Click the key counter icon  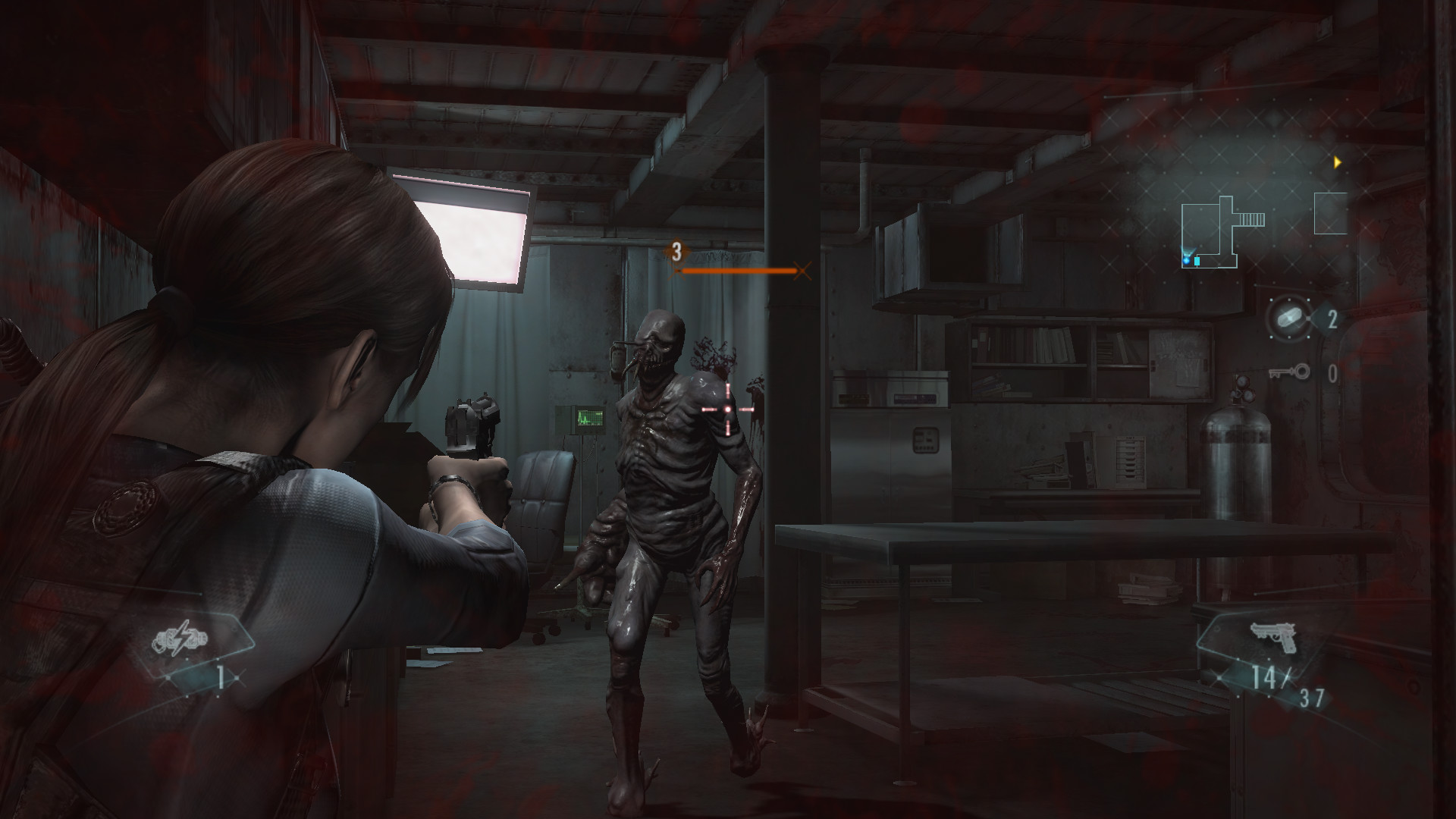pyautogui.click(x=1289, y=372)
